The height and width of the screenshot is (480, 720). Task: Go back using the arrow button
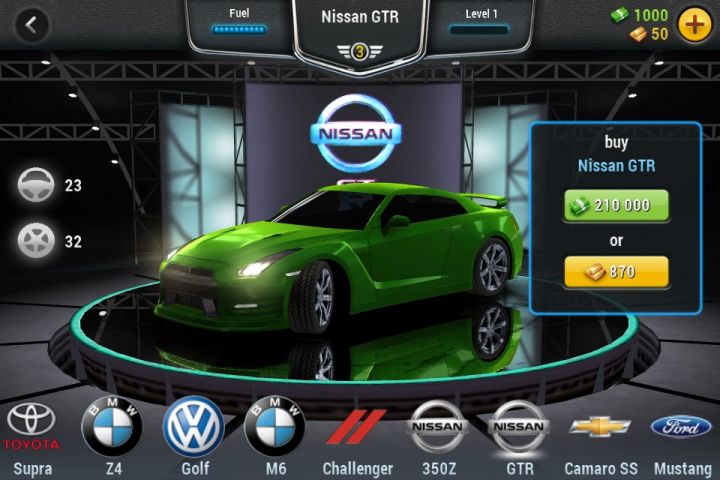[33, 25]
